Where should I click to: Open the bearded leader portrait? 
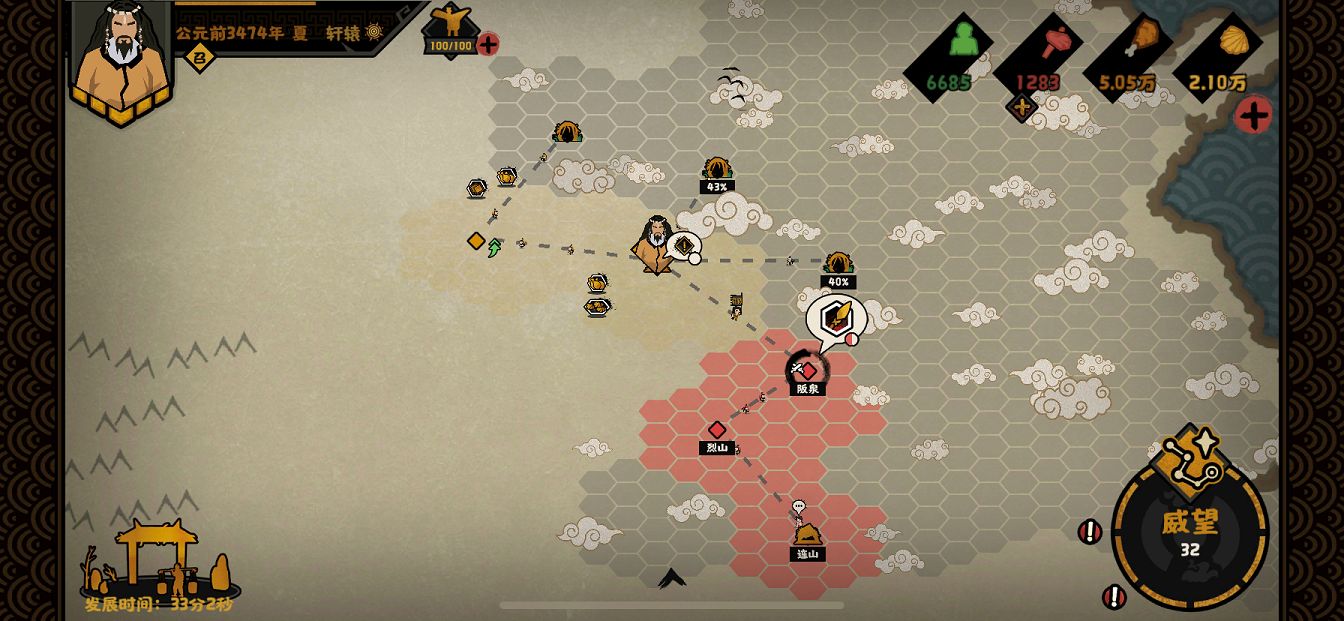pyautogui.click(x=121, y=56)
